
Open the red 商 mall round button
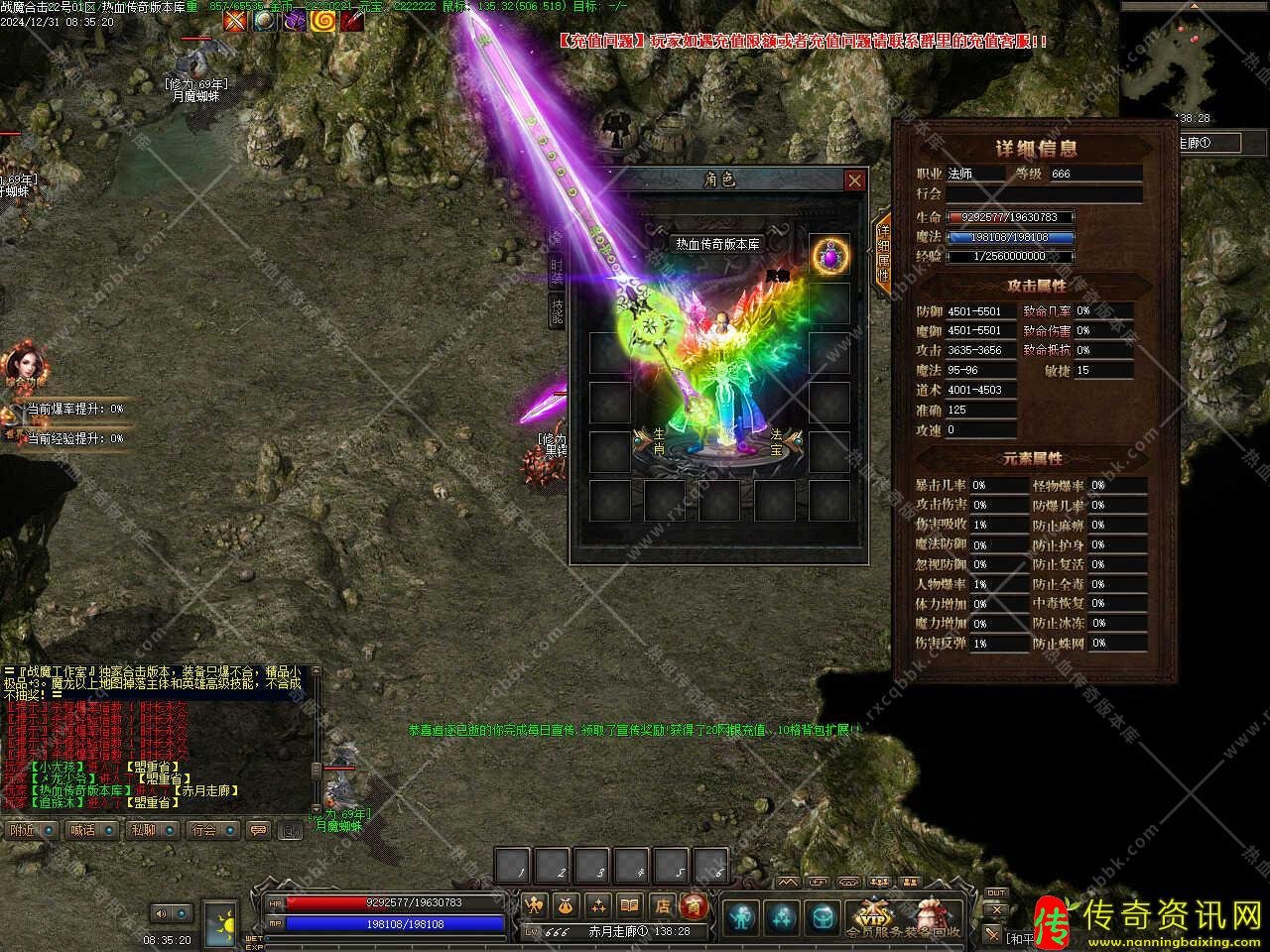tap(695, 904)
